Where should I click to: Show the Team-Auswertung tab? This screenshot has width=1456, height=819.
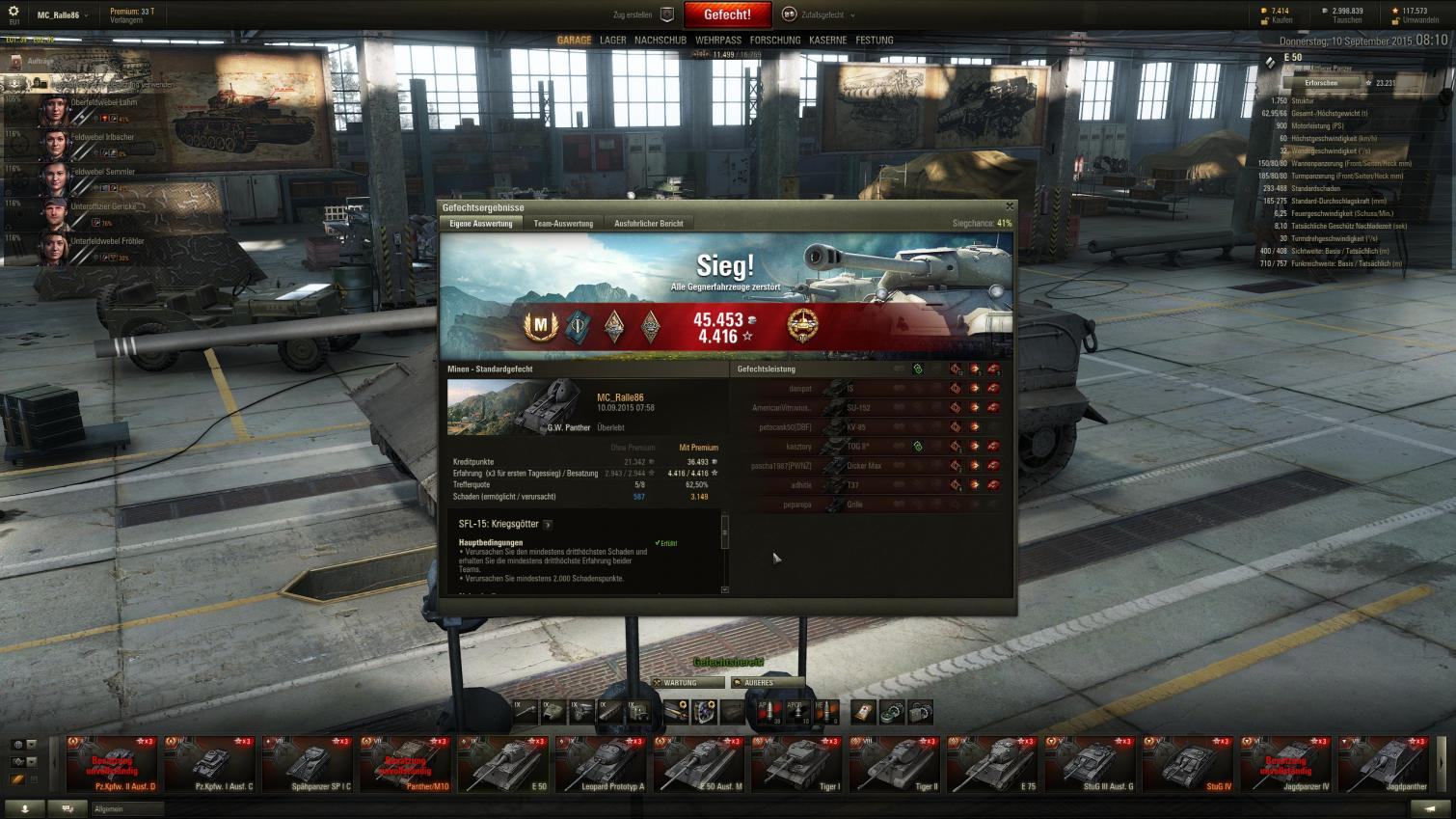coord(563,224)
